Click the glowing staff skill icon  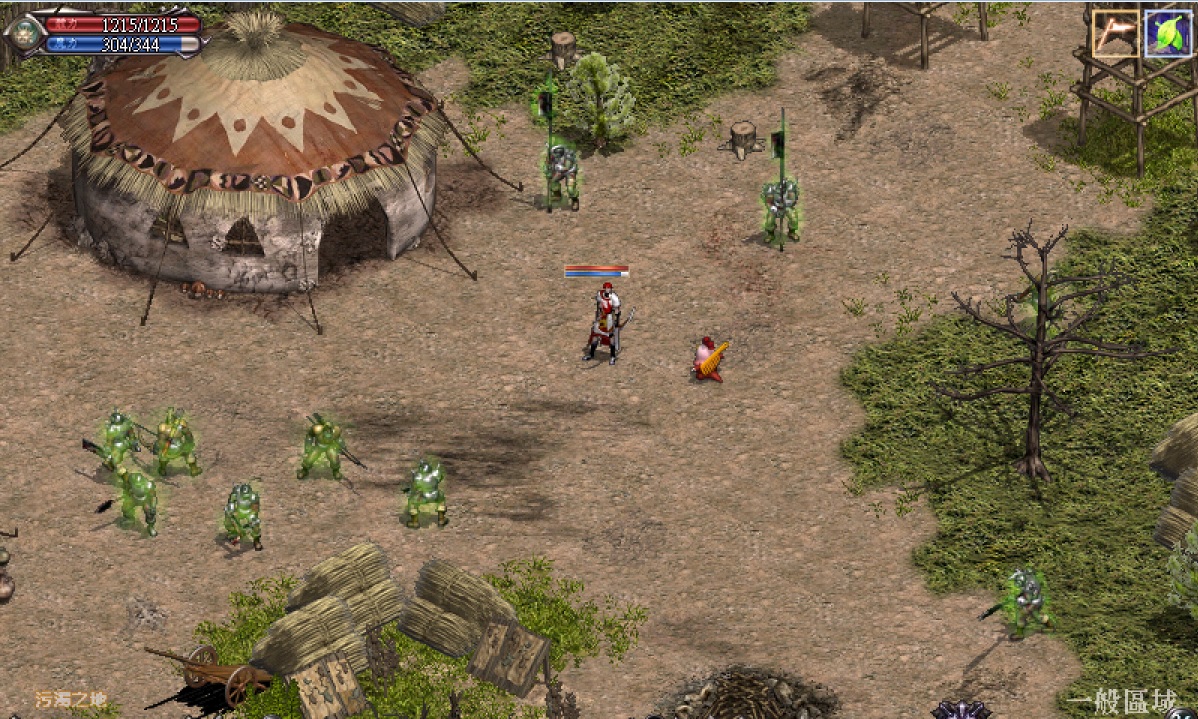[x=1116, y=34]
